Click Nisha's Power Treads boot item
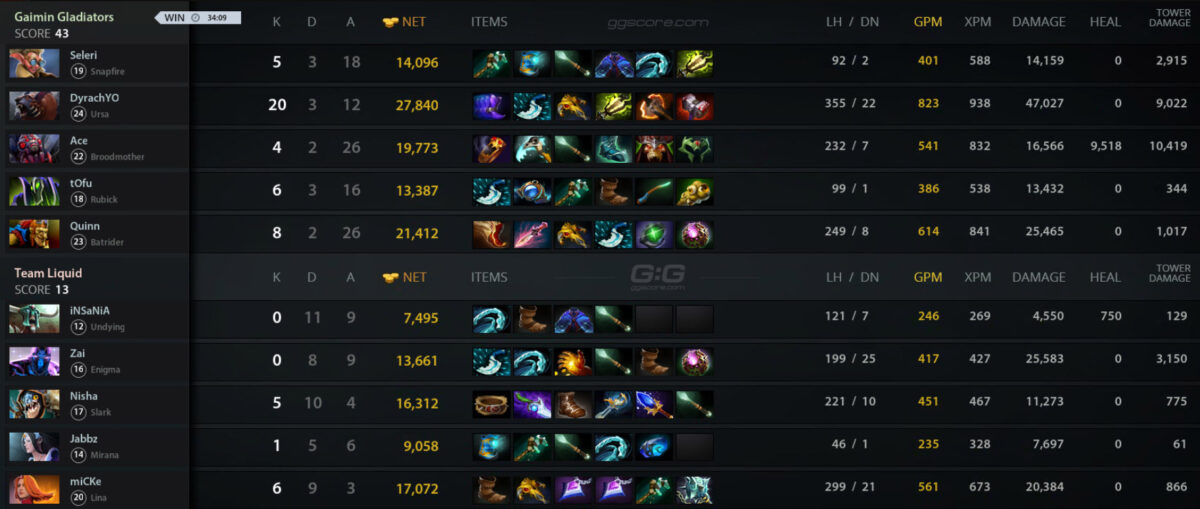The image size is (1200, 509). pos(573,404)
